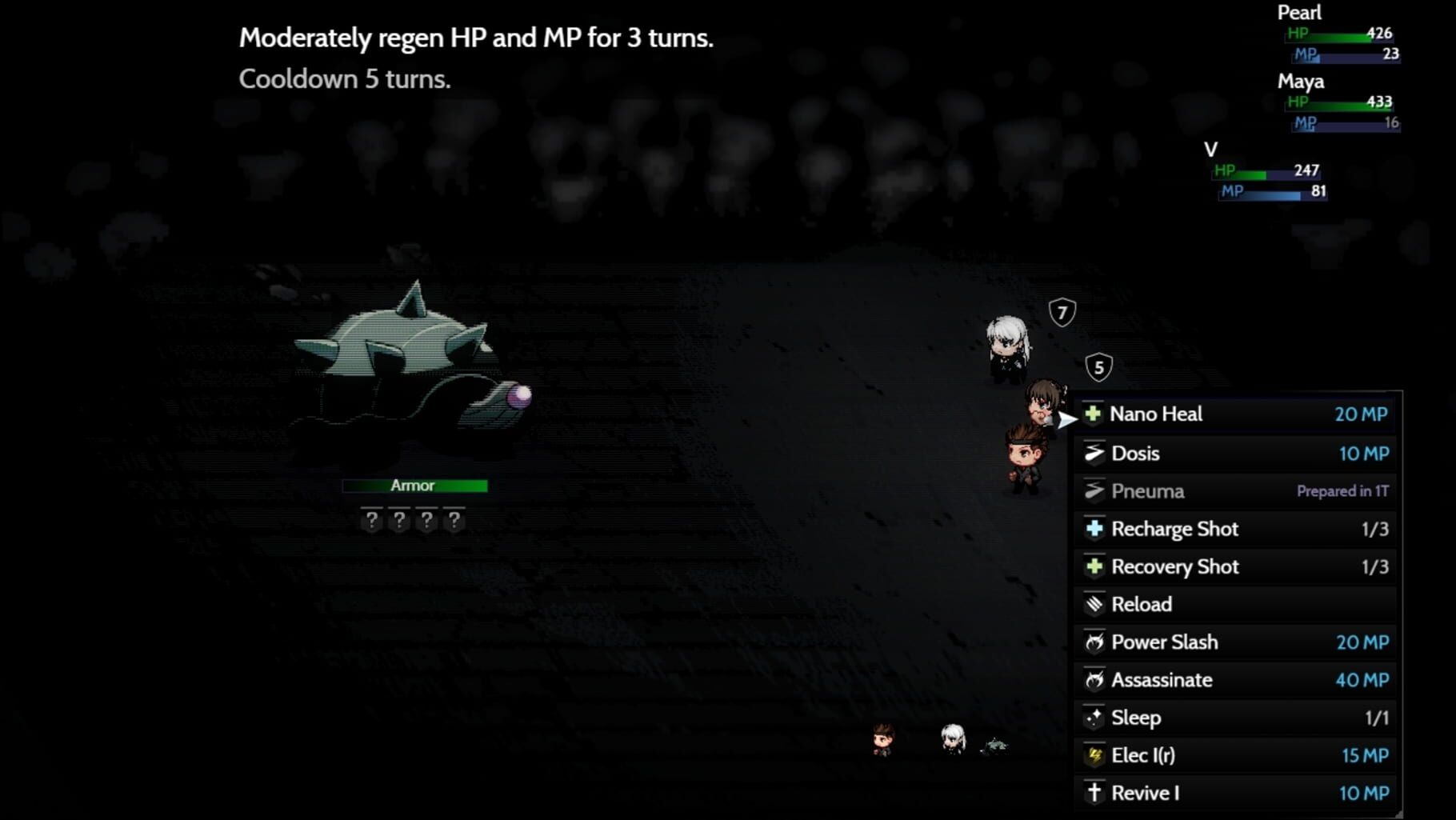Click the Armor enemy name label

click(x=414, y=486)
